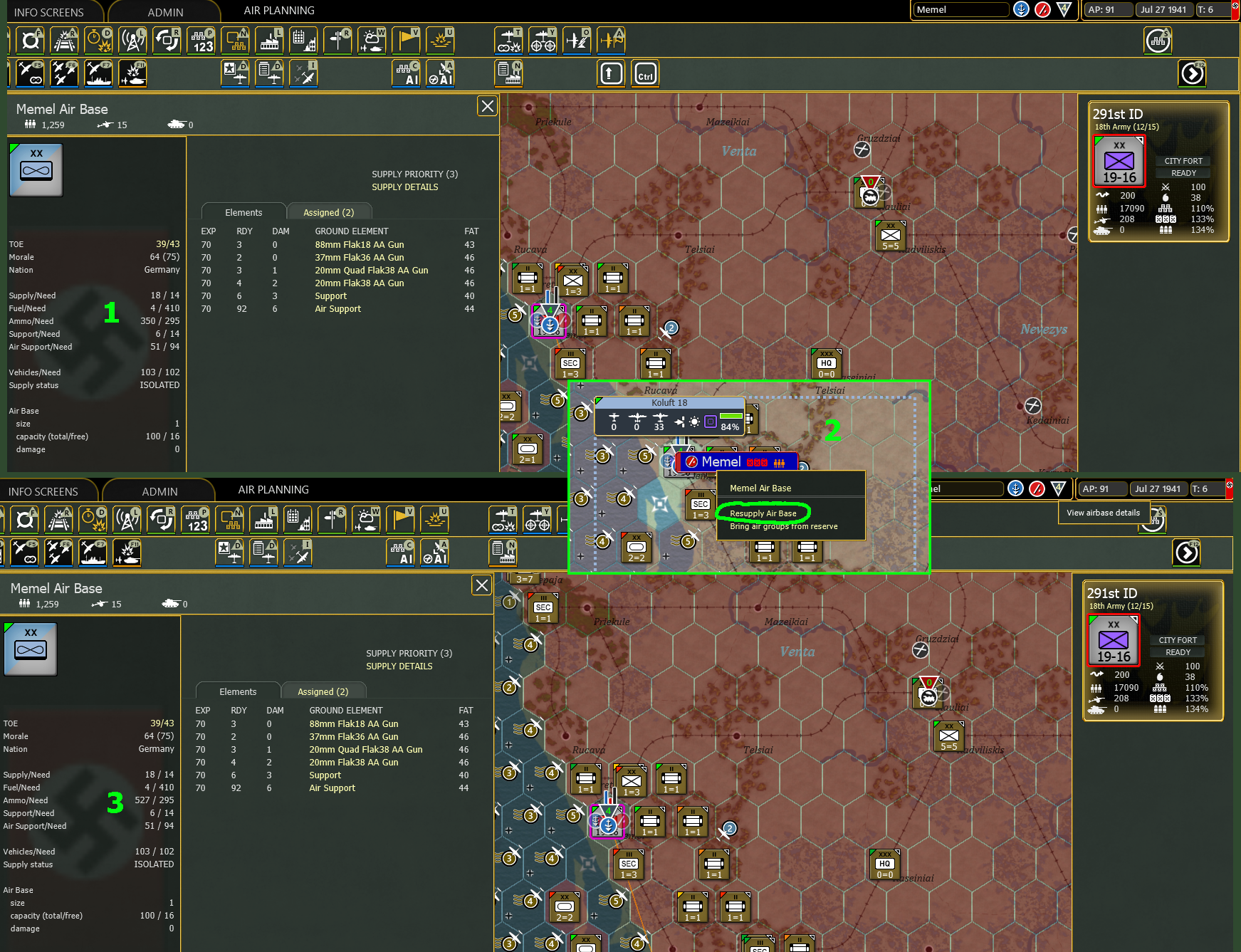Click the F12 end-turn arrow icon

[x=1192, y=73]
